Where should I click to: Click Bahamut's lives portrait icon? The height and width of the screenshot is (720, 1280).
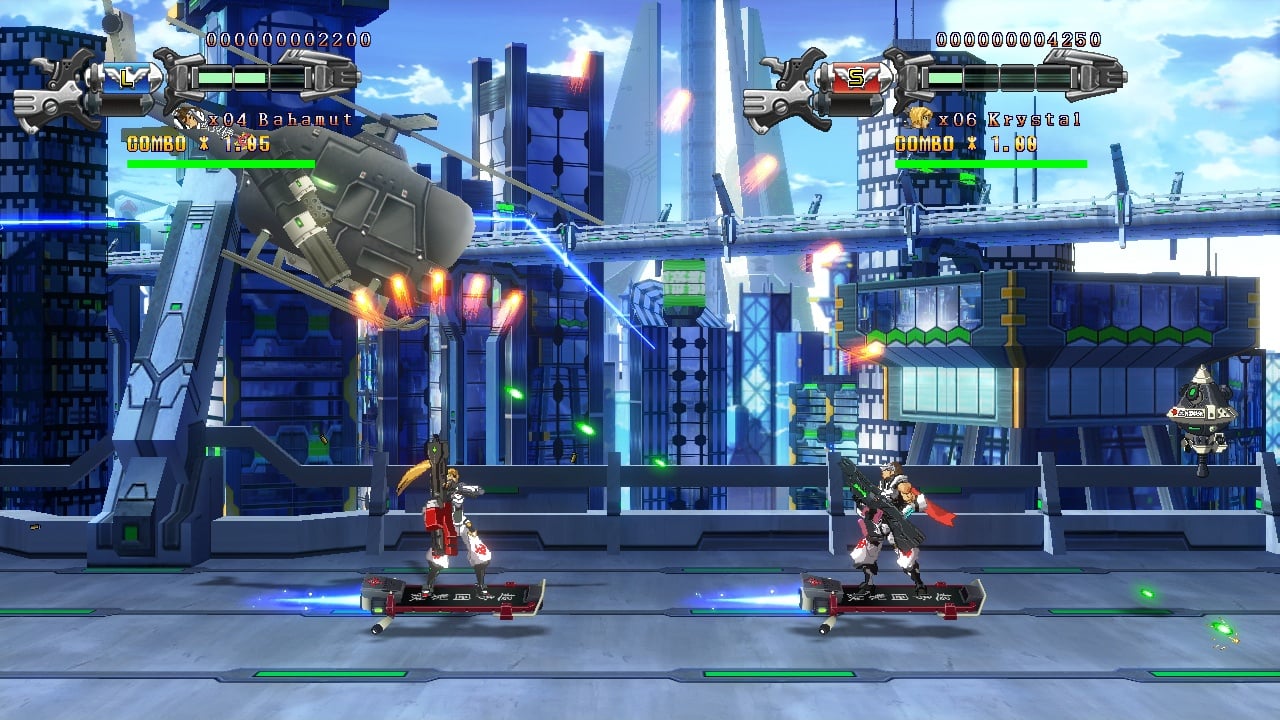click(186, 120)
